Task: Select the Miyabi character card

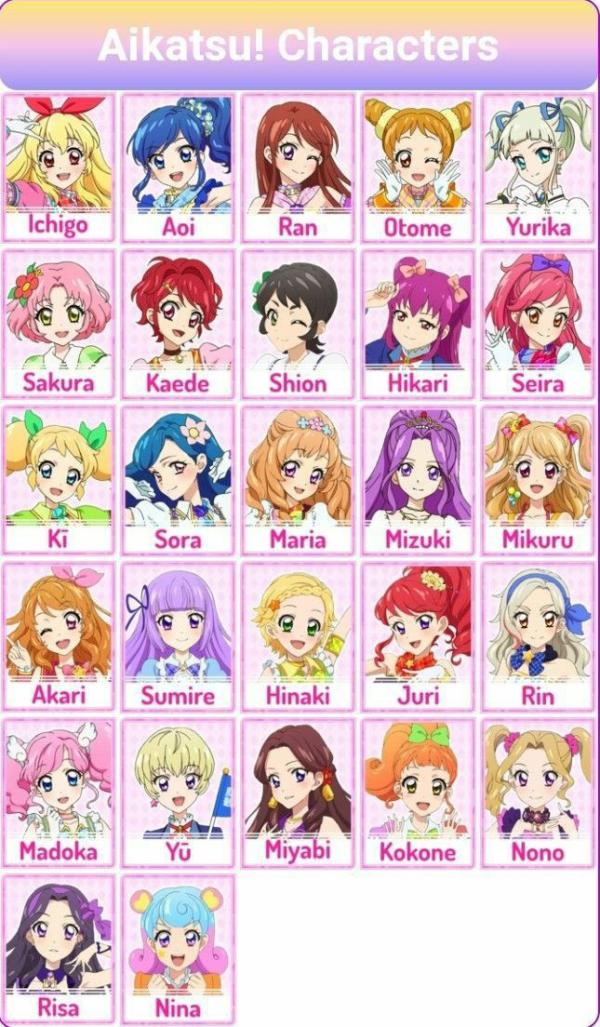Action: tap(298, 792)
